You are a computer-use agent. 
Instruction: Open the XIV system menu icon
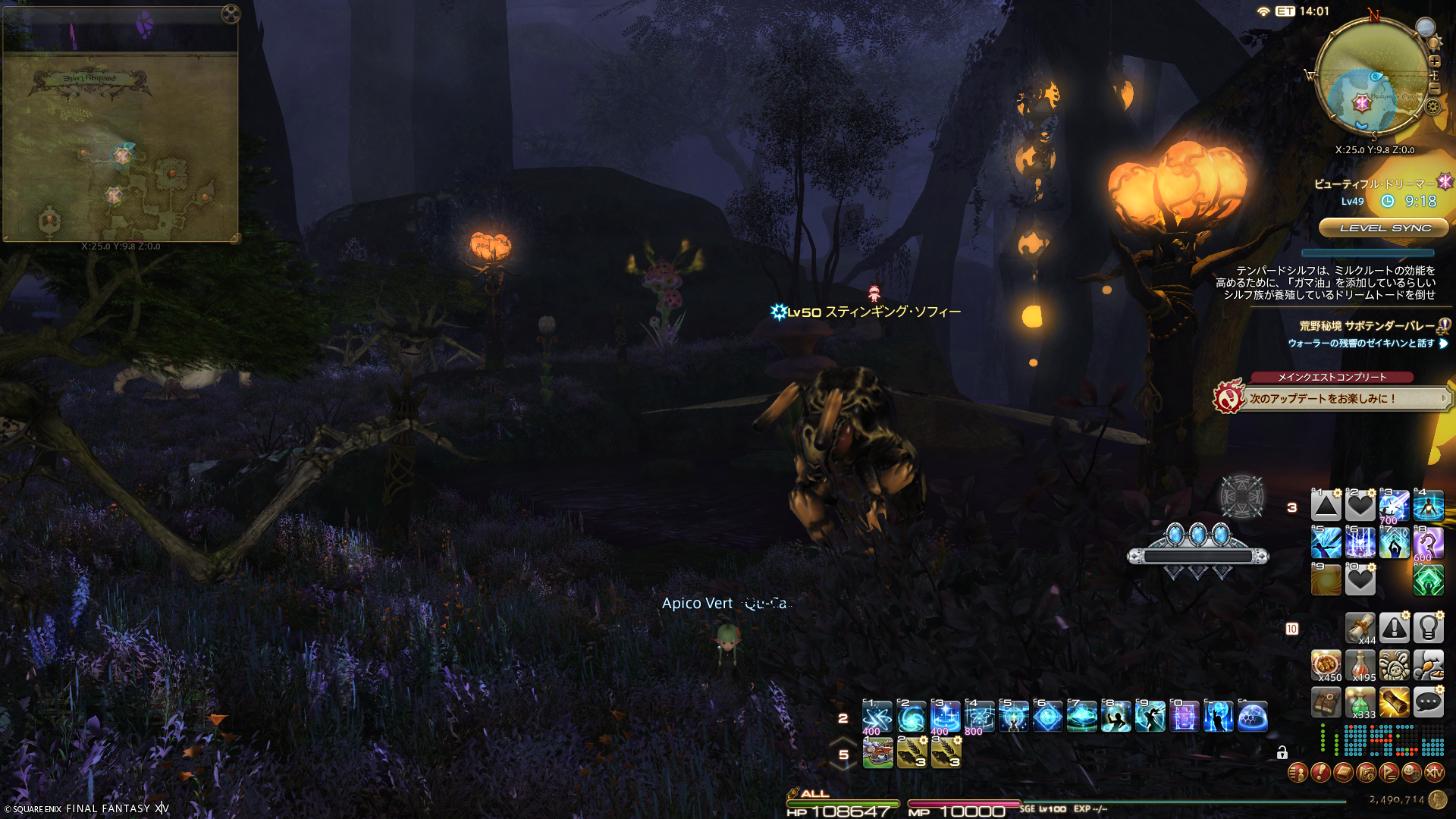(x=1434, y=773)
